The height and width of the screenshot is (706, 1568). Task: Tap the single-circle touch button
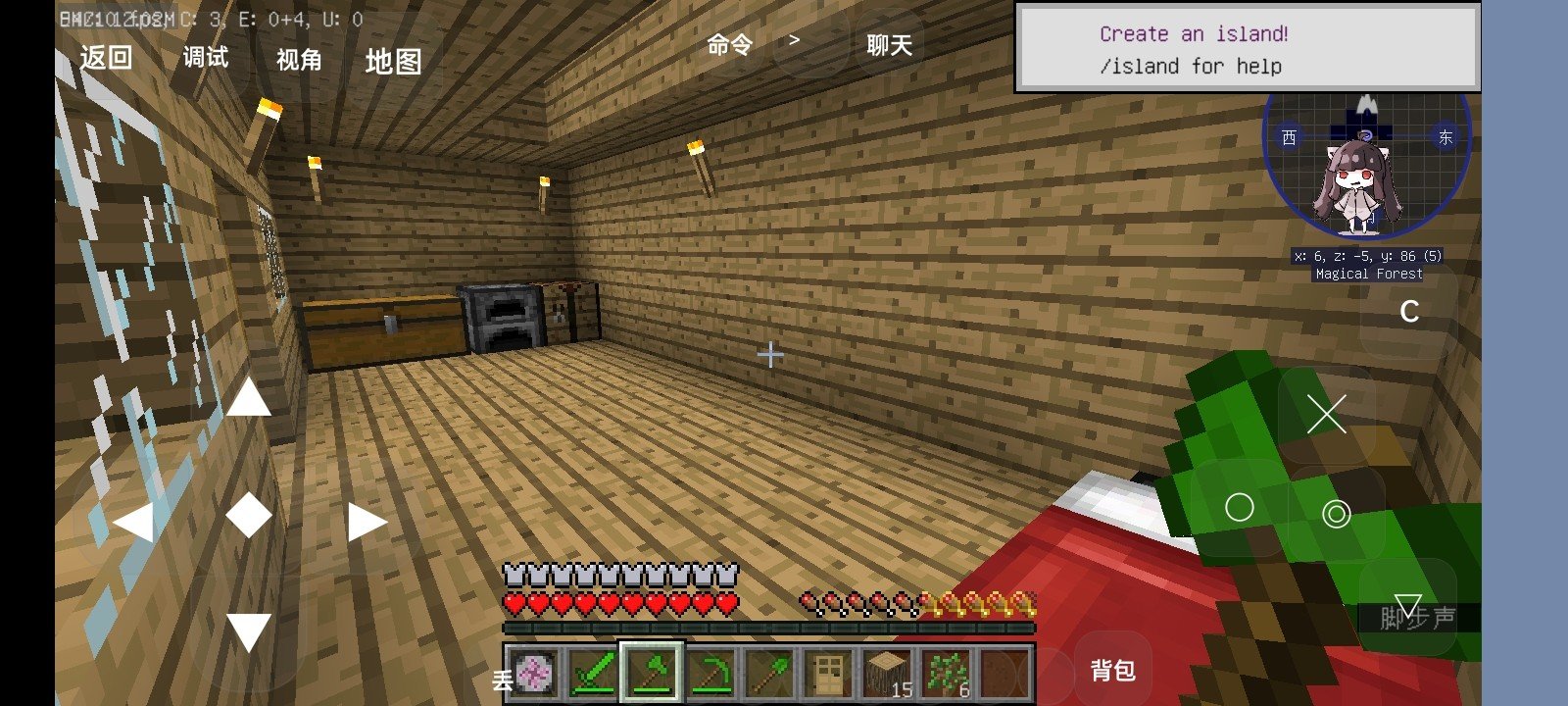point(1239,507)
